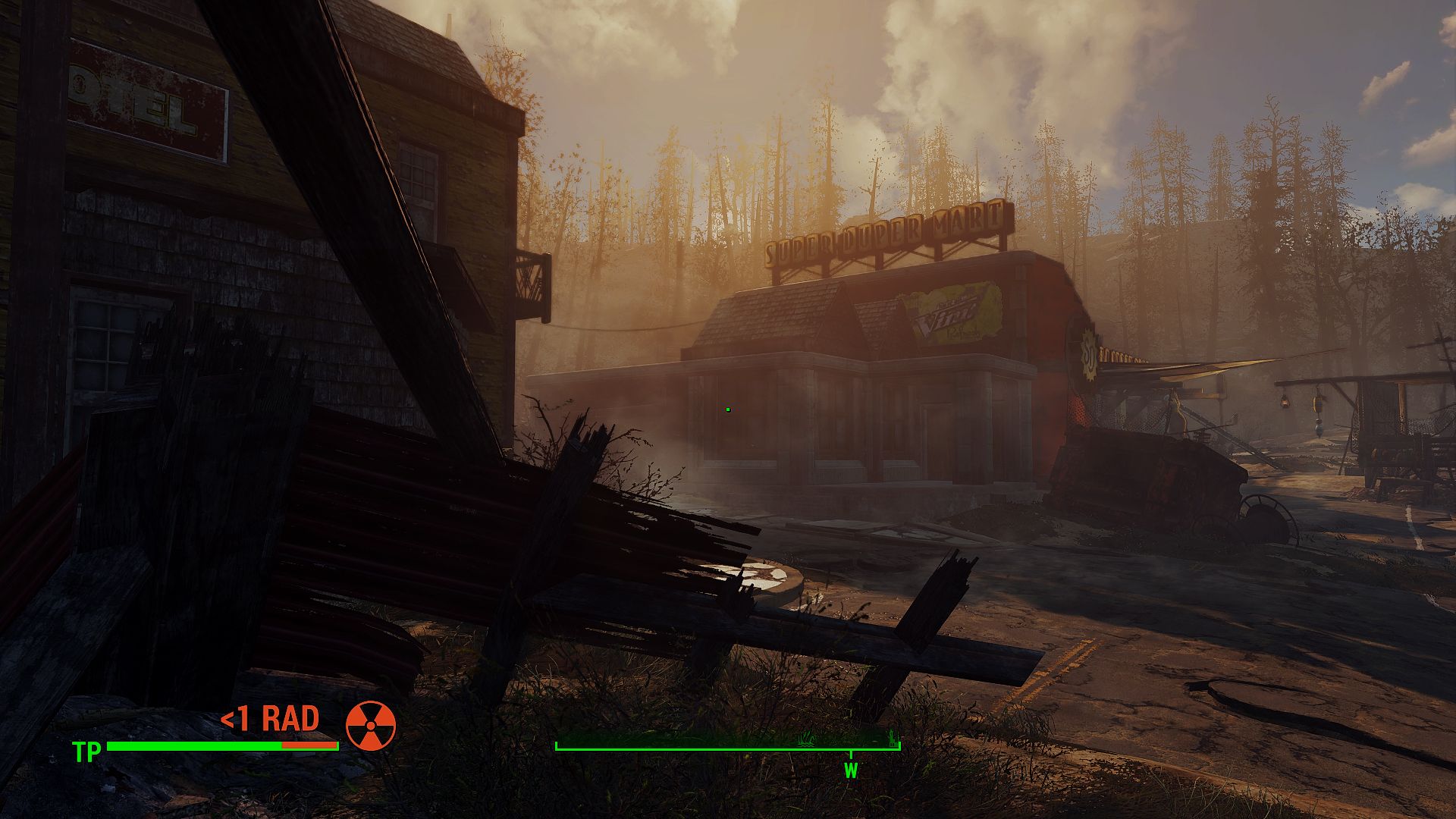Click the factory marker at the compass edge
This screenshot has width=1456, height=819.
893,736
